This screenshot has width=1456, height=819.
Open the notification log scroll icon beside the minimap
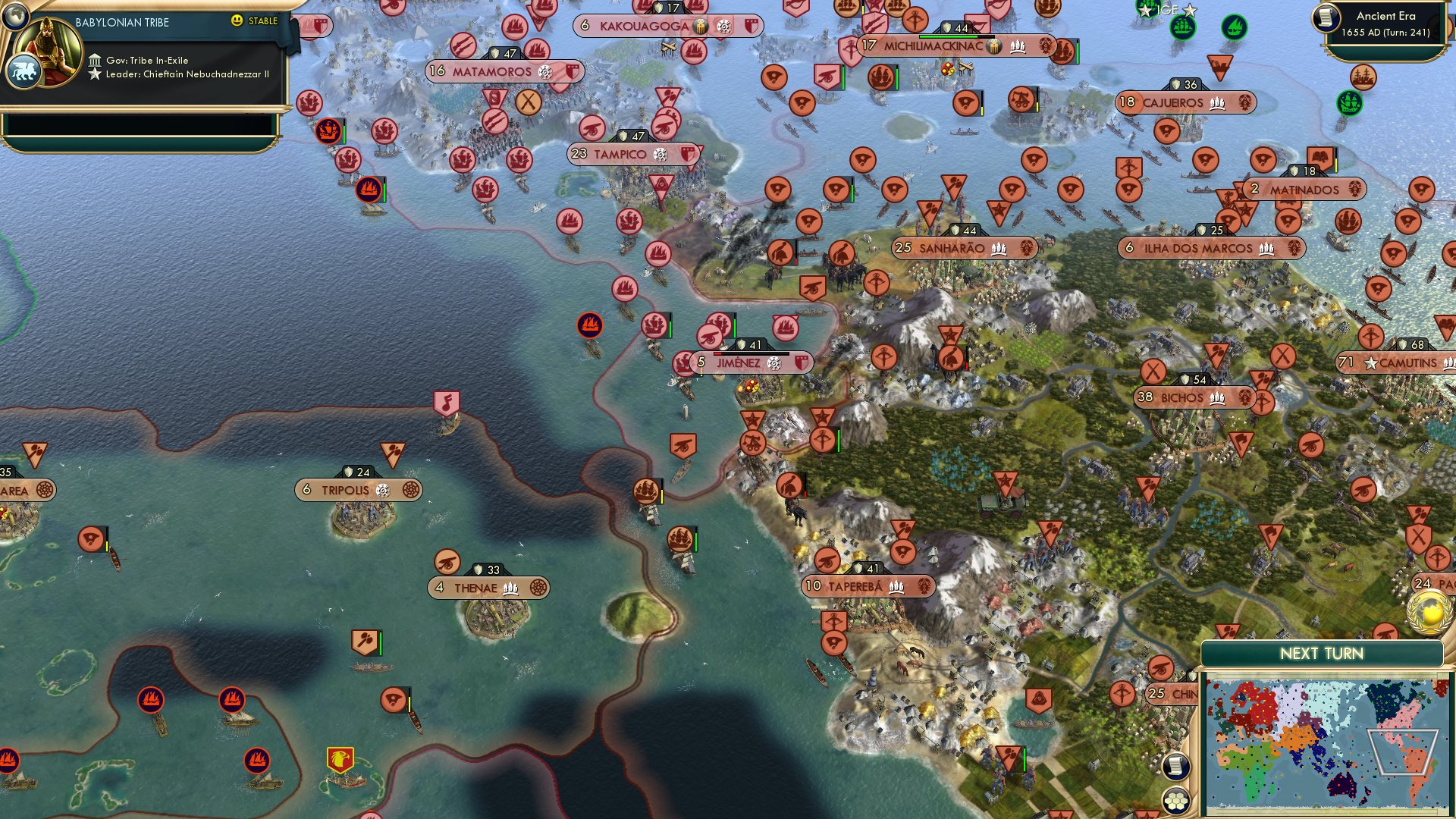click(1175, 766)
